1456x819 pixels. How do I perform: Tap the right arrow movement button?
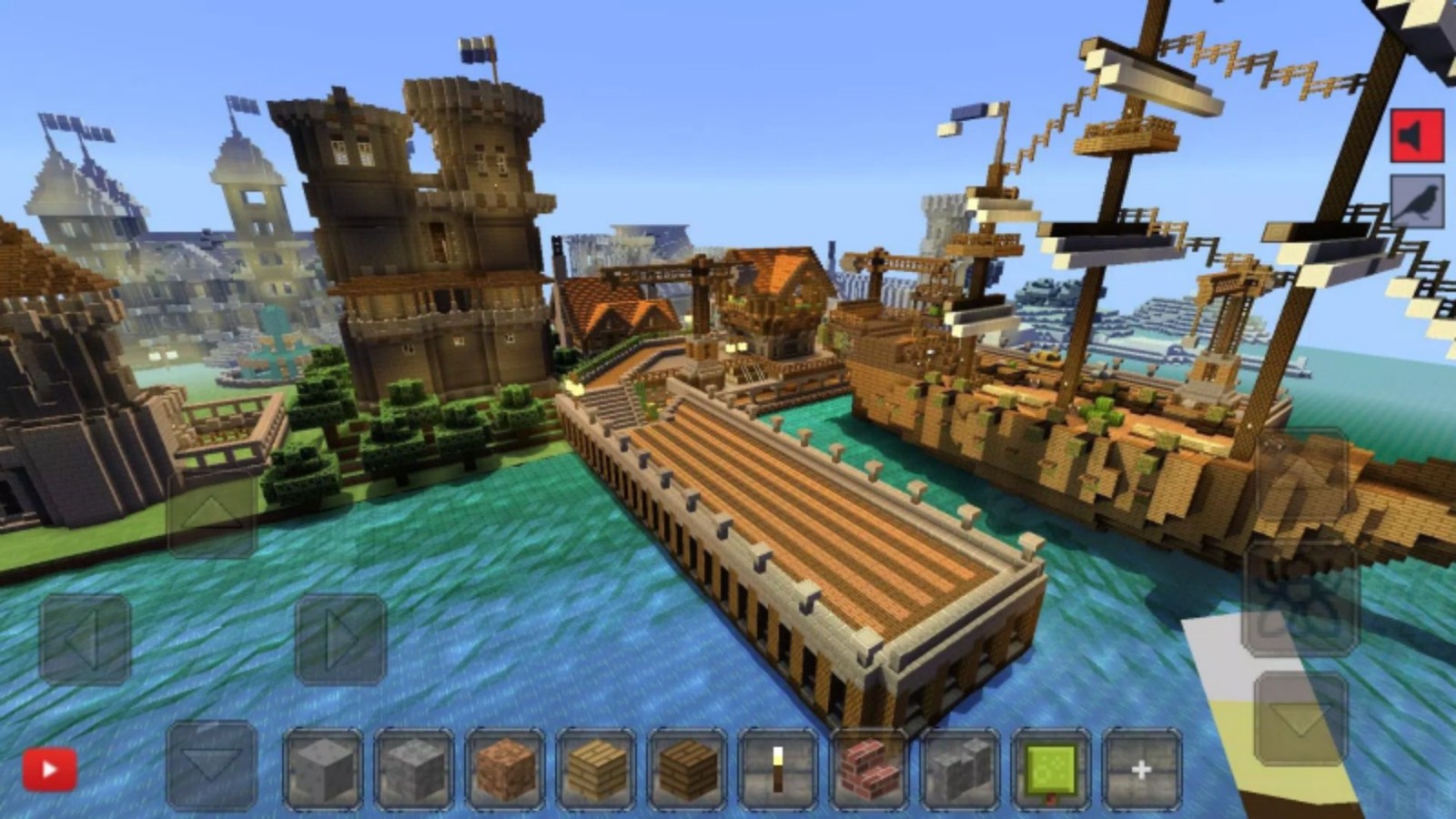tap(340, 639)
